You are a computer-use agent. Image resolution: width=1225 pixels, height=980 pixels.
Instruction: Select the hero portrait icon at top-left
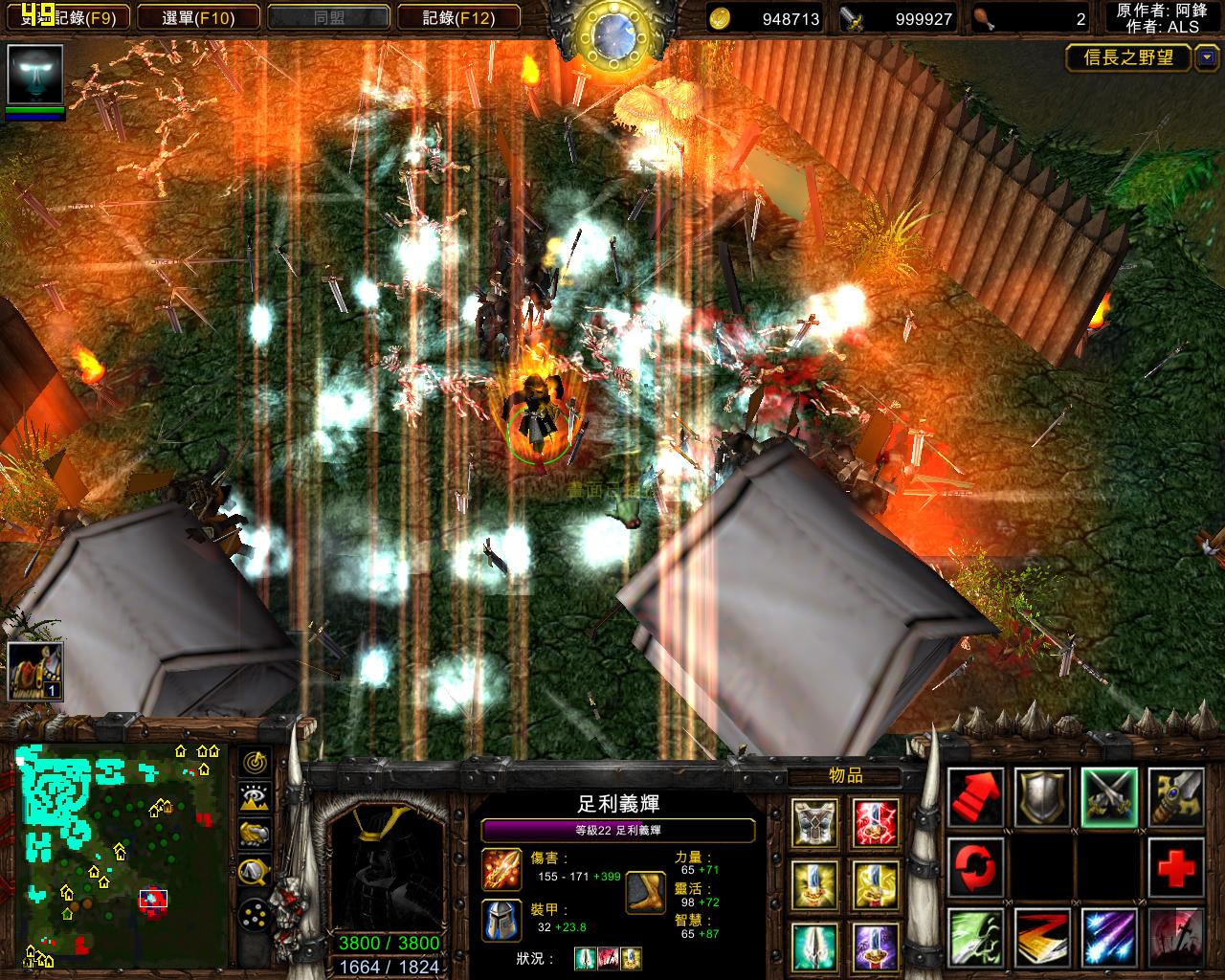(x=35, y=76)
